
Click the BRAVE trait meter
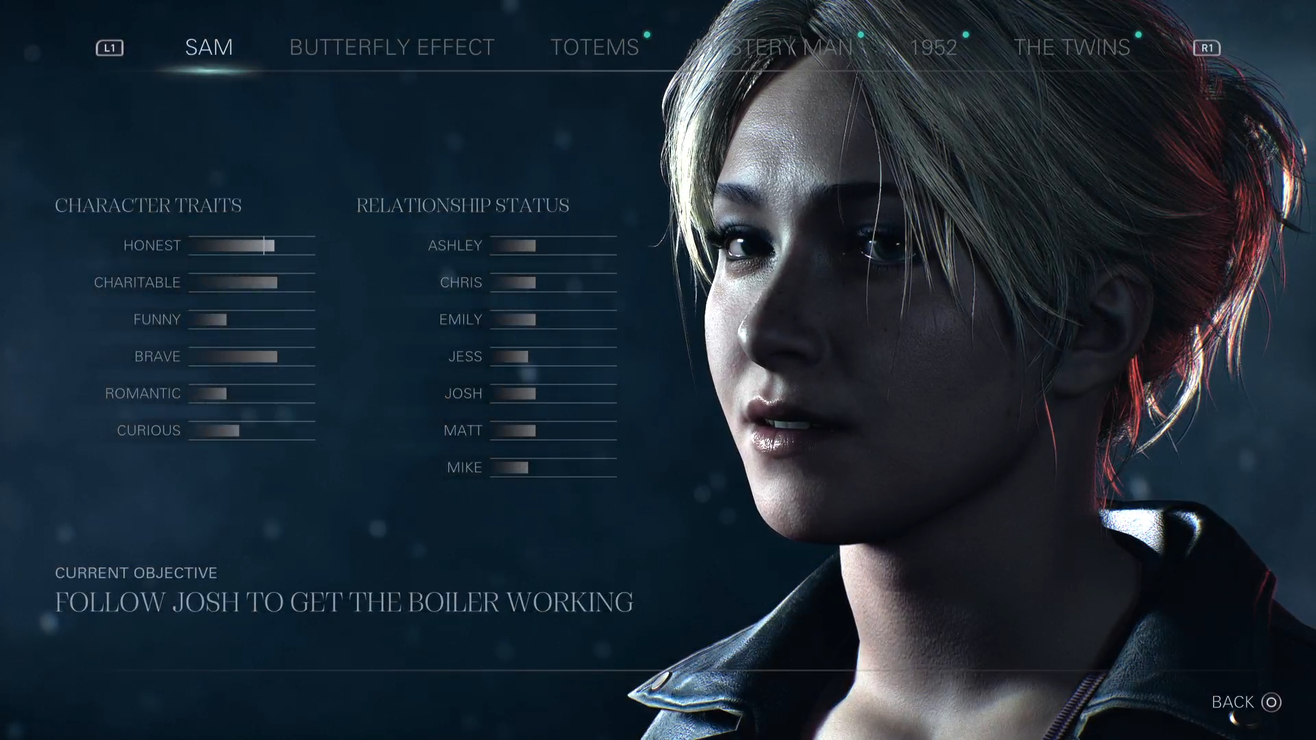pyautogui.click(x=251, y=356)
